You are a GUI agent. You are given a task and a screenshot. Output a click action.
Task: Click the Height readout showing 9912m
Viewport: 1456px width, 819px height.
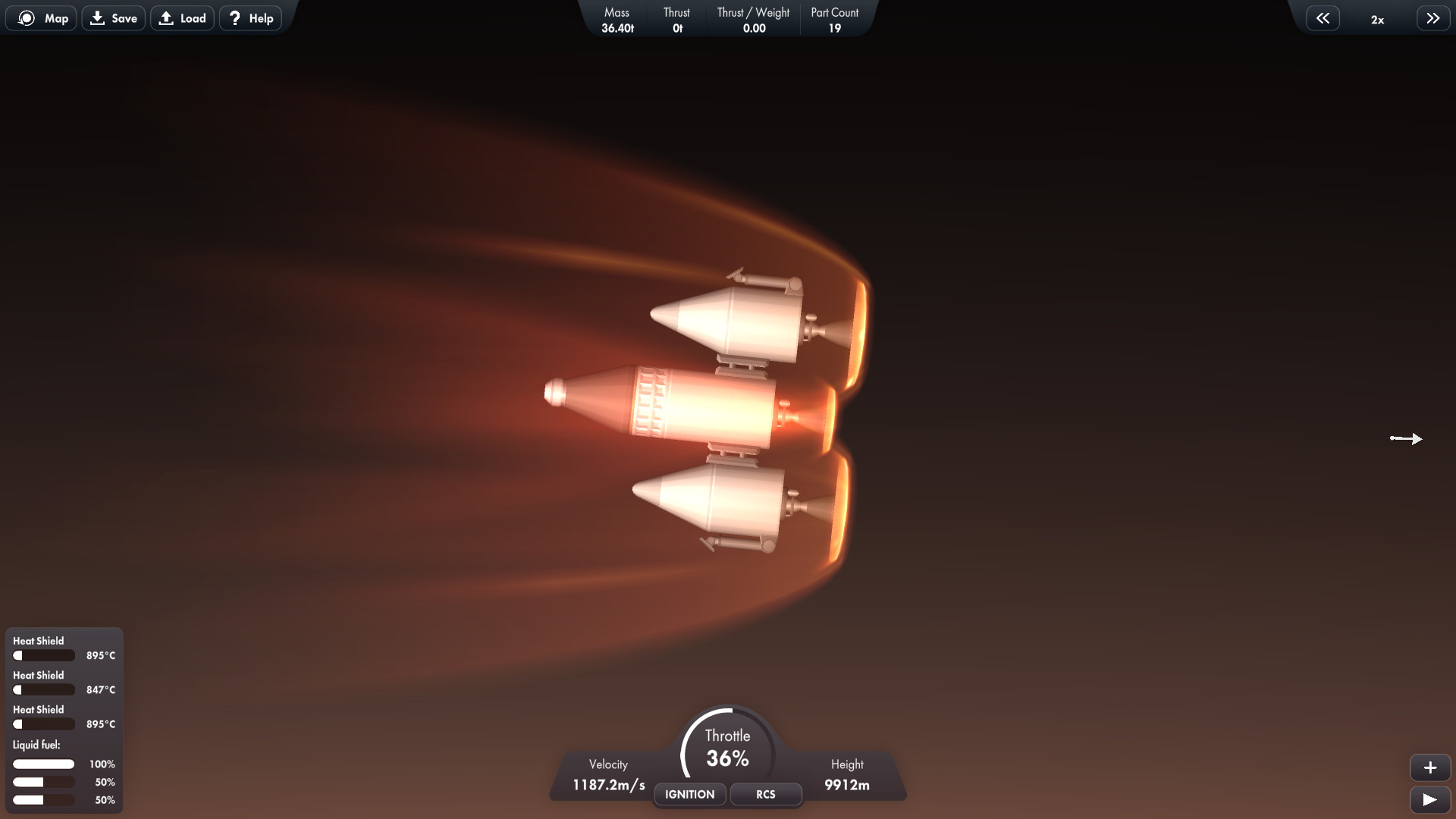847,785
